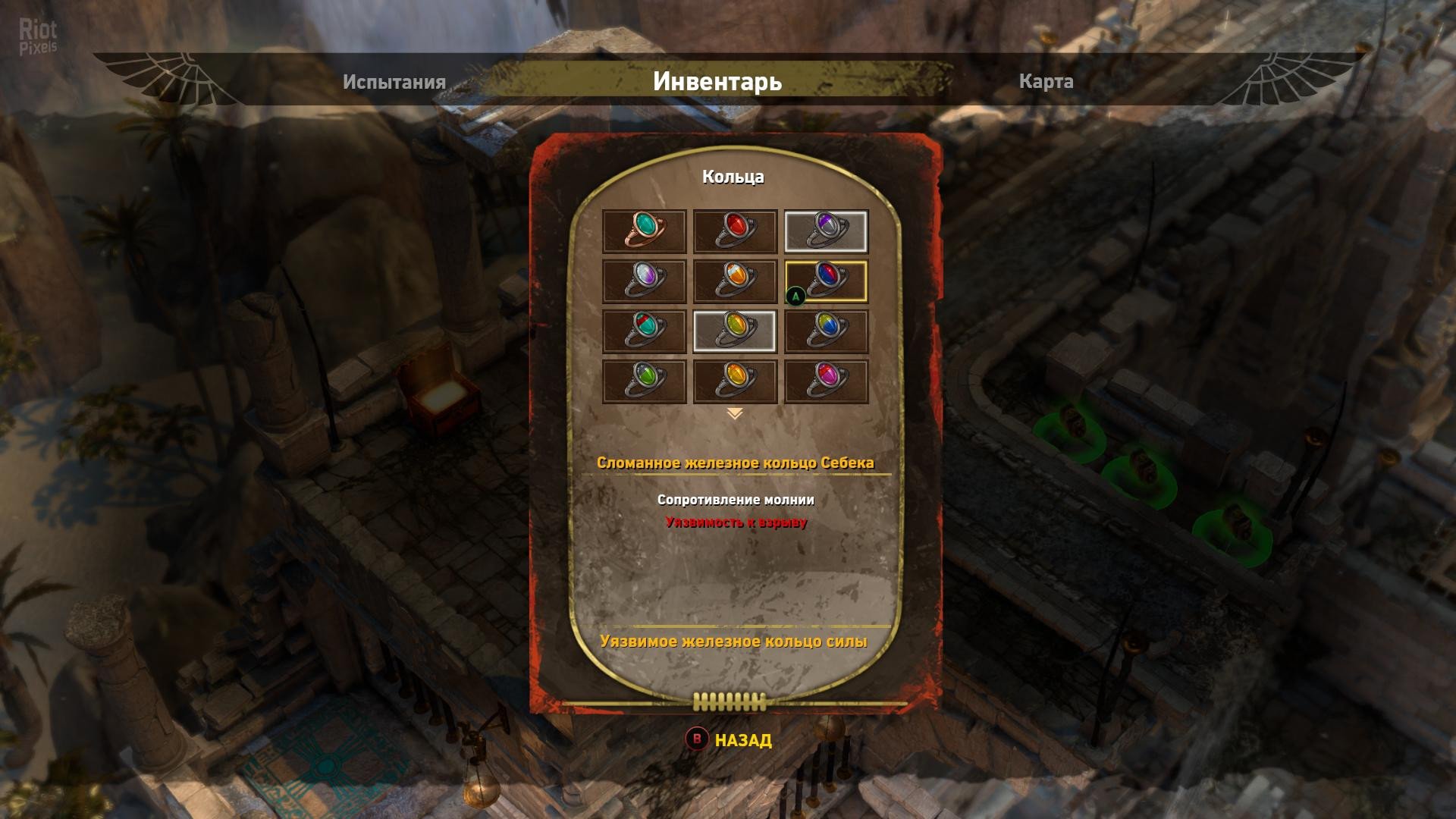This screenshot has width=1456, height=819.
Task: Select the ring with orange and white gem
Action: tap(735, 281)
